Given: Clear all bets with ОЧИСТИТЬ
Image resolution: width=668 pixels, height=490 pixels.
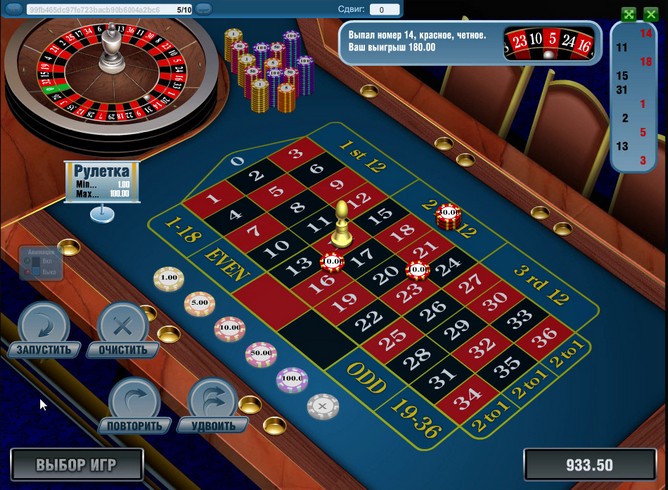Looking at the screenshot, I should tap(123, 332).
